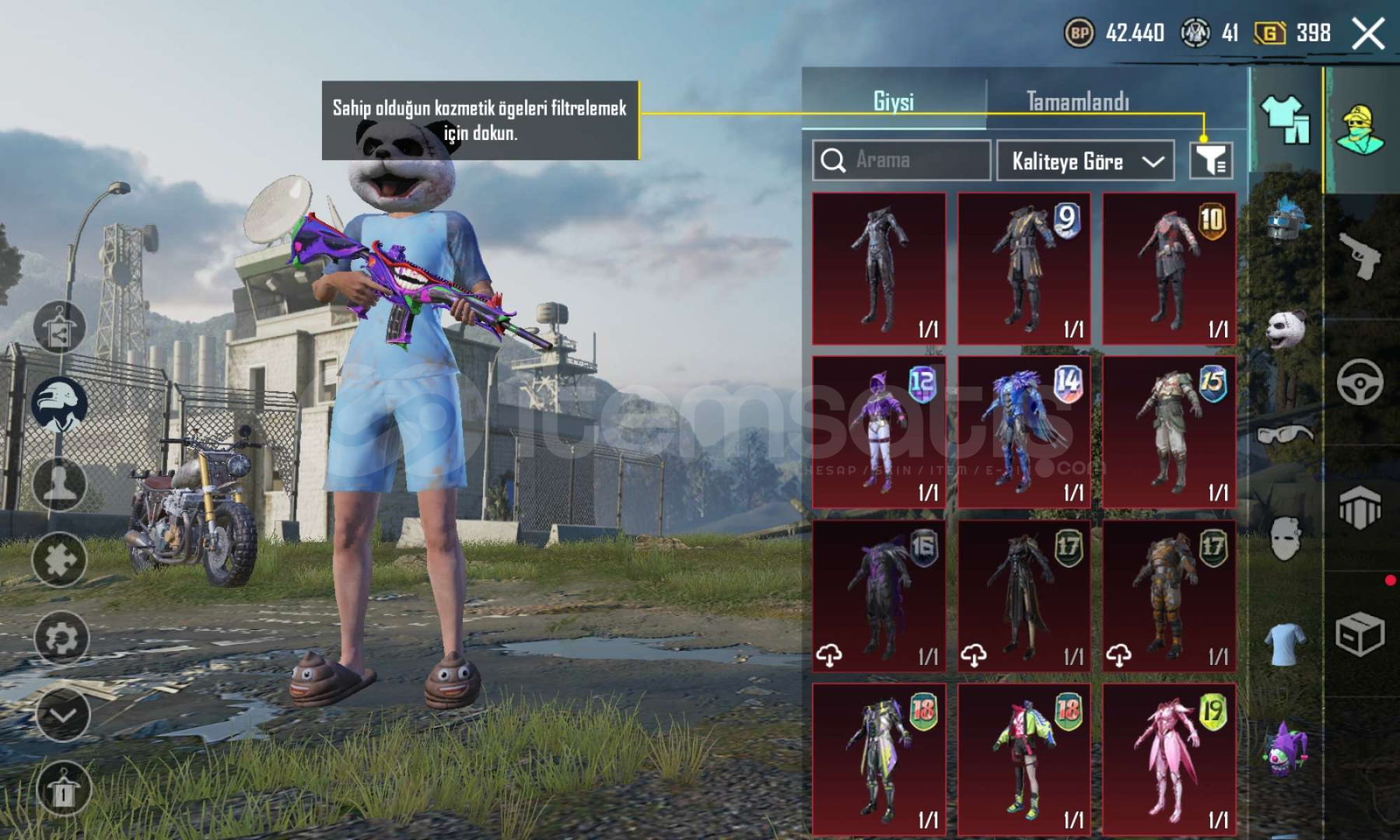The width and height of the screenshot is (1400, 840).
Task: Switch to the vehicle steering wheel category
Action: [1360, 382]
